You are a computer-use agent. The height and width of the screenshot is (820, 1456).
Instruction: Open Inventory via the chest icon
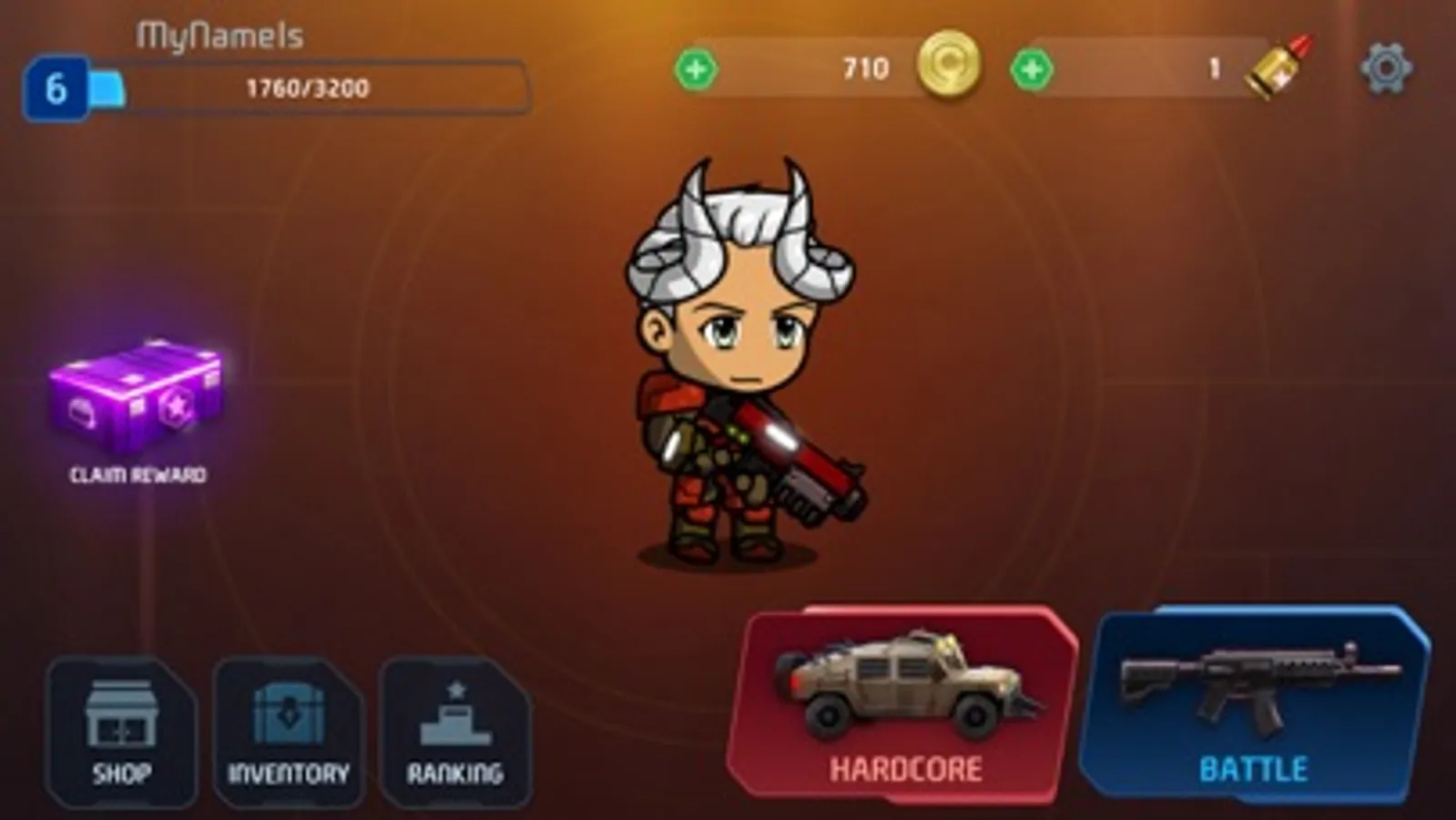coord(290,713)
